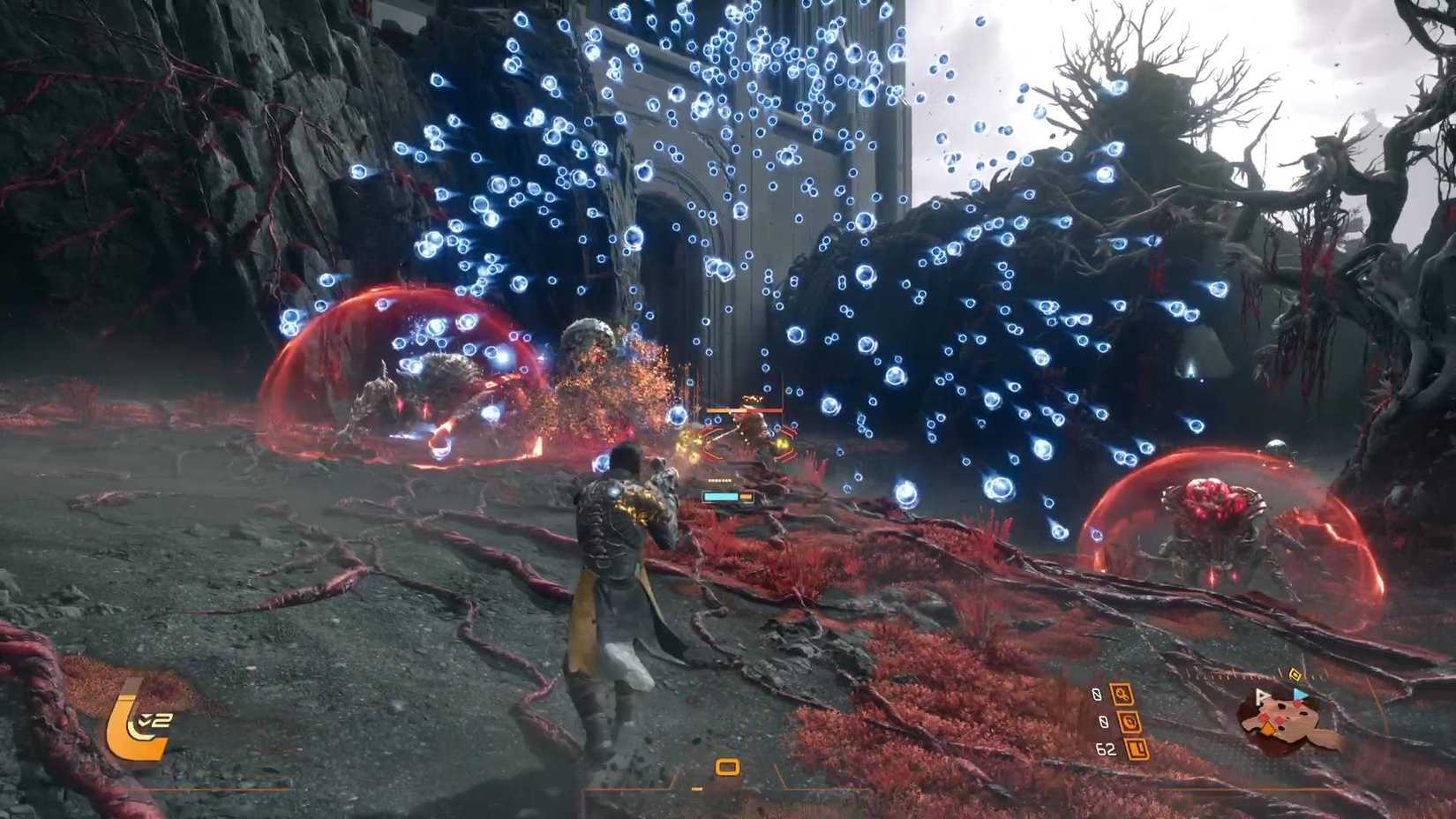Image resolution: width=1456 pixels, height=819 pixels.
Task: Click the ammo pip row above the charge gauge
Action: 717,481
